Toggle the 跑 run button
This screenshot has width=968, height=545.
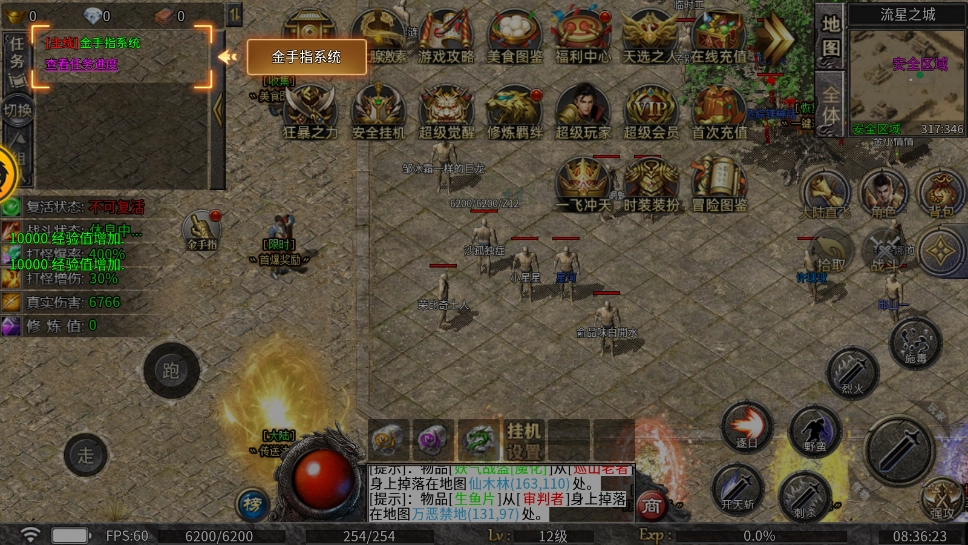point(171,371)
